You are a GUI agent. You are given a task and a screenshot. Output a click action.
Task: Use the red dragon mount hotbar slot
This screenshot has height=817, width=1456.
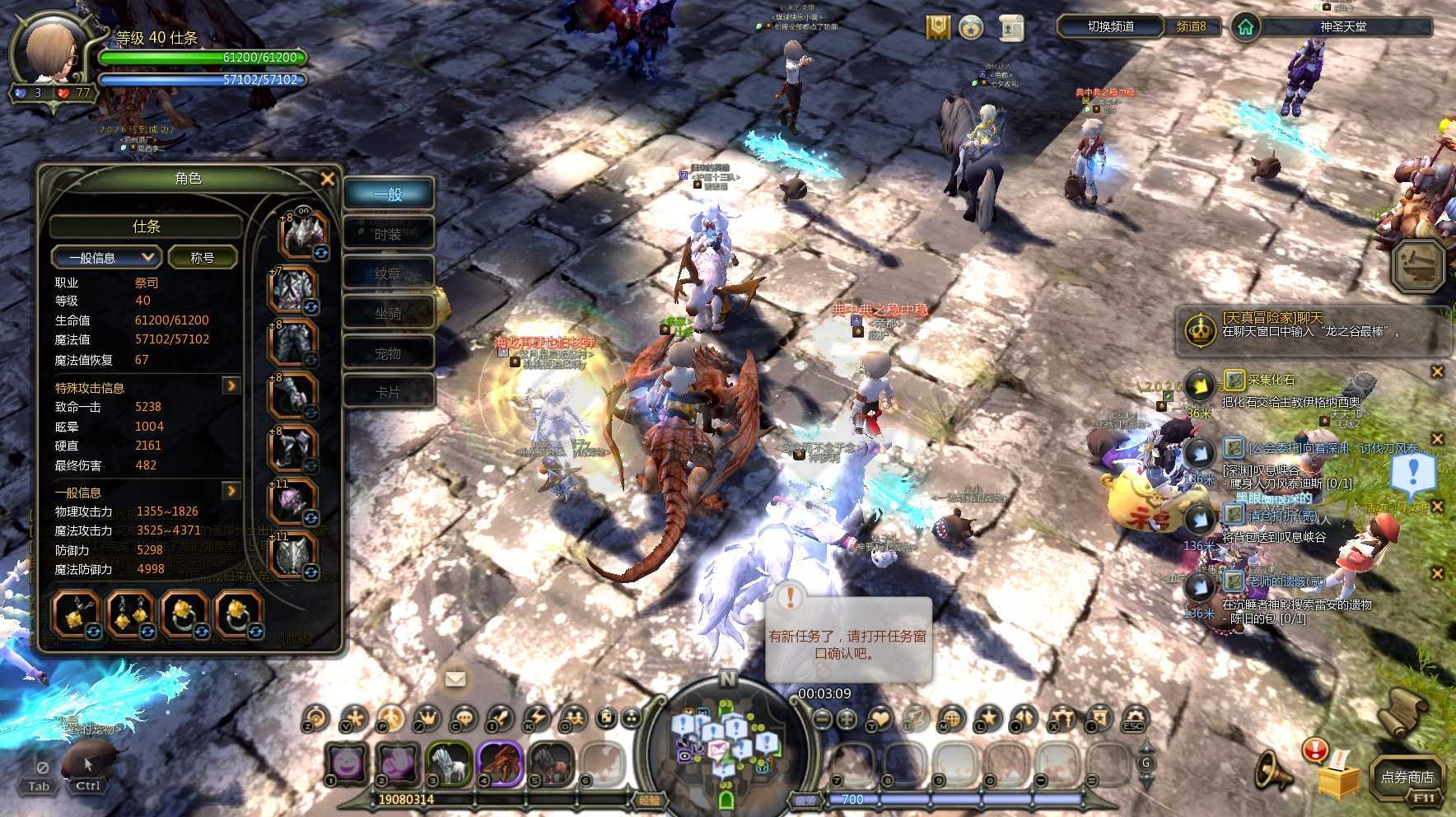point(500,762)
